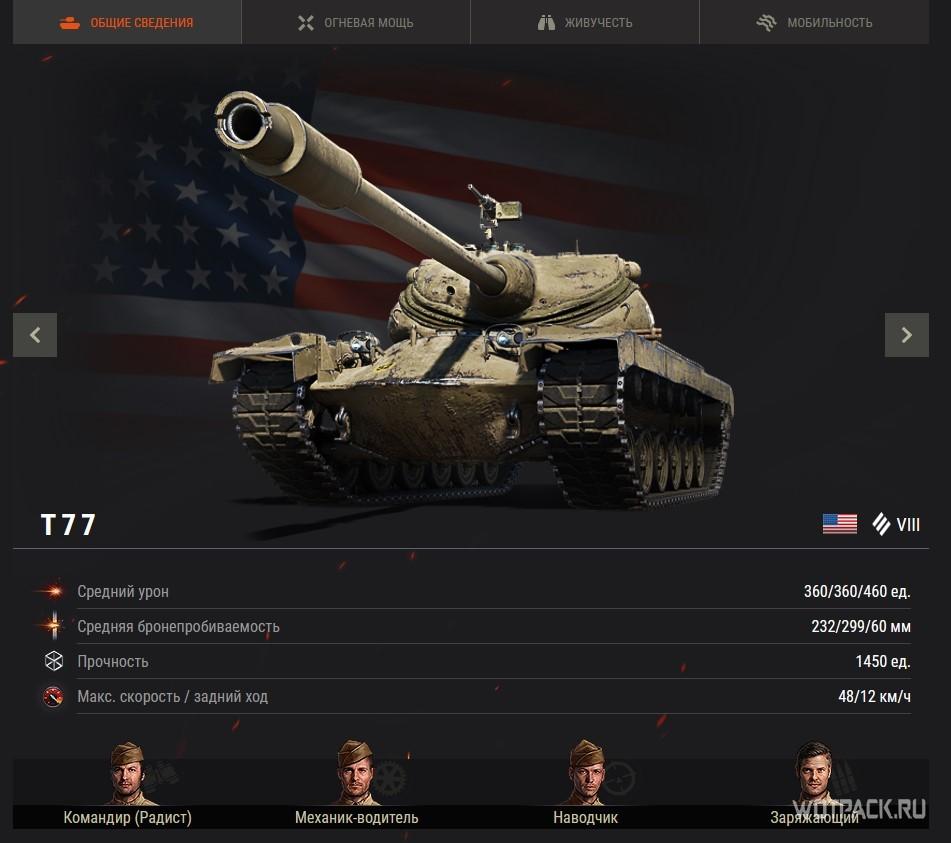This screenshot has height=843, width=951.
Task: Click the Средний урон stat row
Action: click(x=476, y=592)
